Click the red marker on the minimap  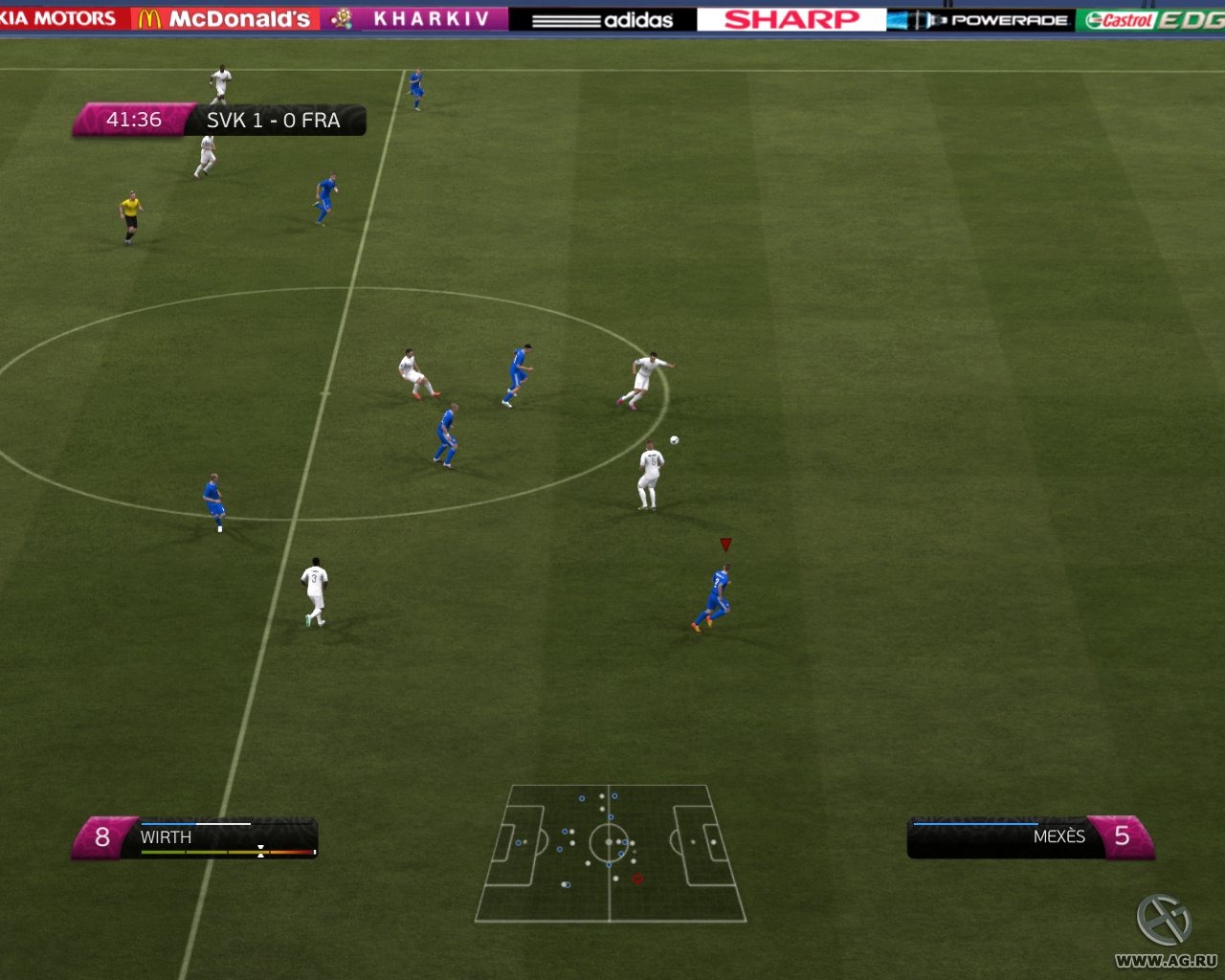(638, 877)
